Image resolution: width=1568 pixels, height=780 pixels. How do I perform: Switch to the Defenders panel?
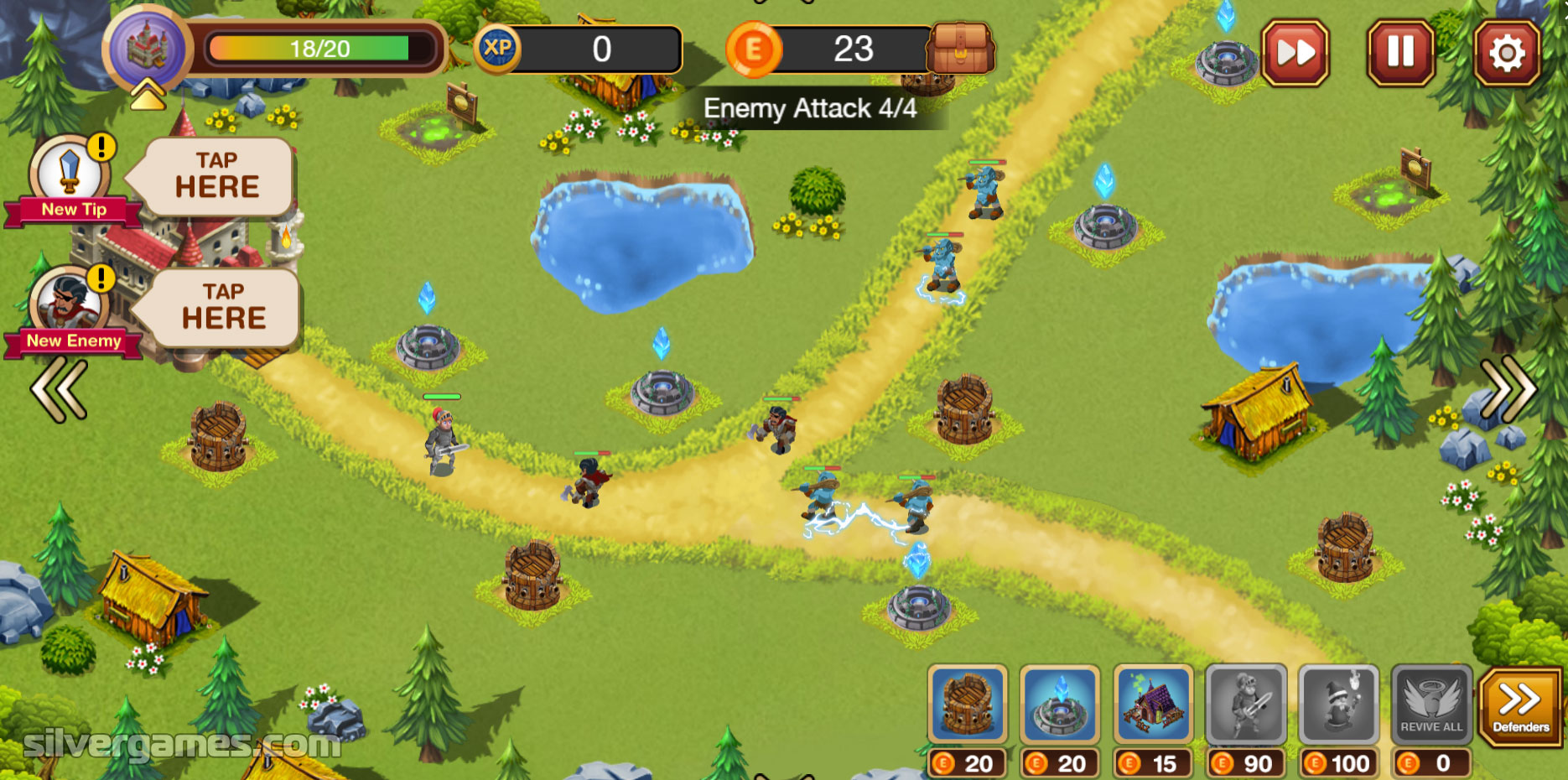[x=1520, y=705]
